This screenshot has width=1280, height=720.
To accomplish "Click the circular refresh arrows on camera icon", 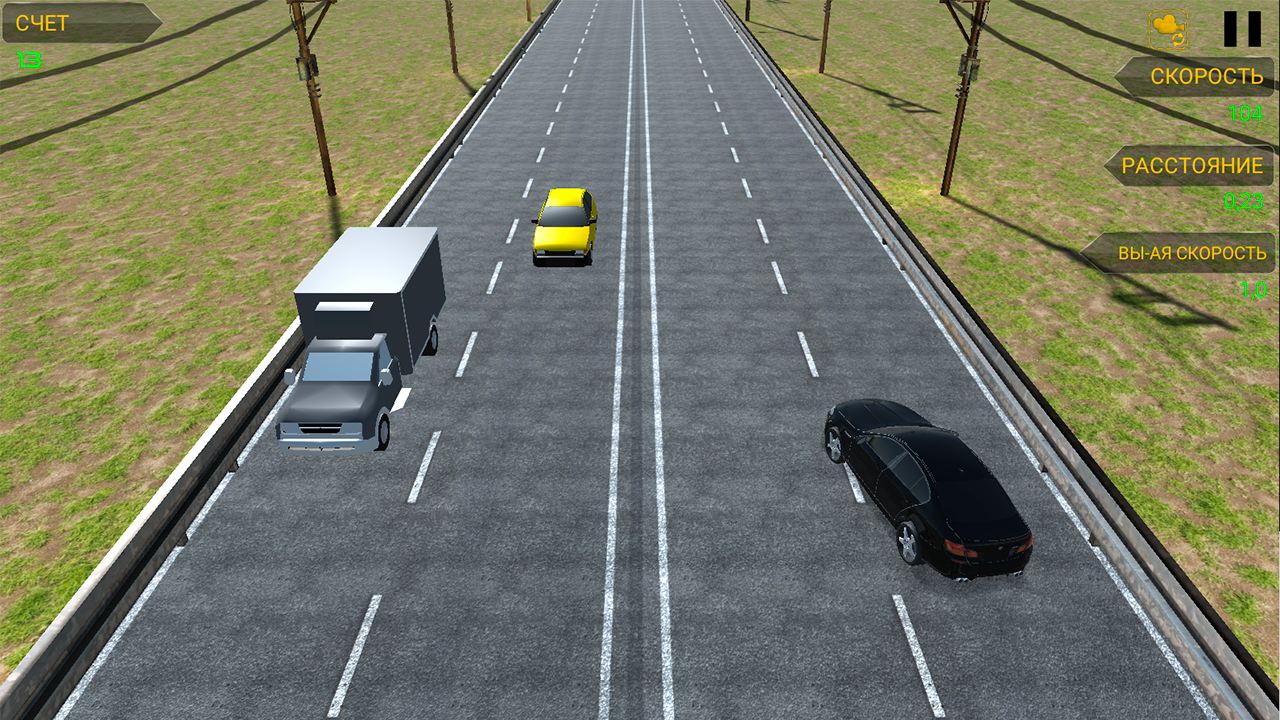I will click(1178, 40).
